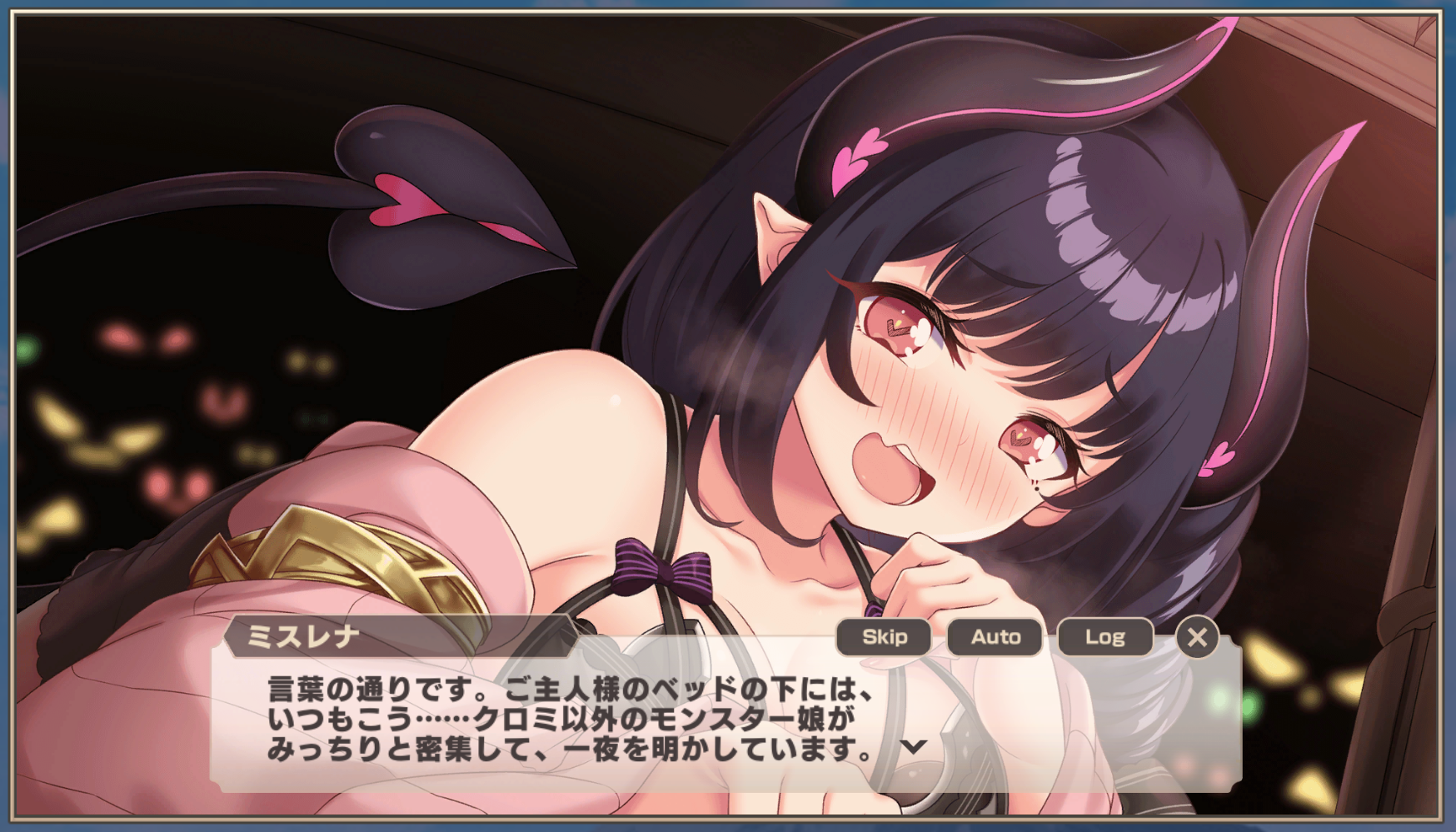Enable Auto dialogue playback
This screenshot has width=1456, height=832.
(x=995, y=637)
